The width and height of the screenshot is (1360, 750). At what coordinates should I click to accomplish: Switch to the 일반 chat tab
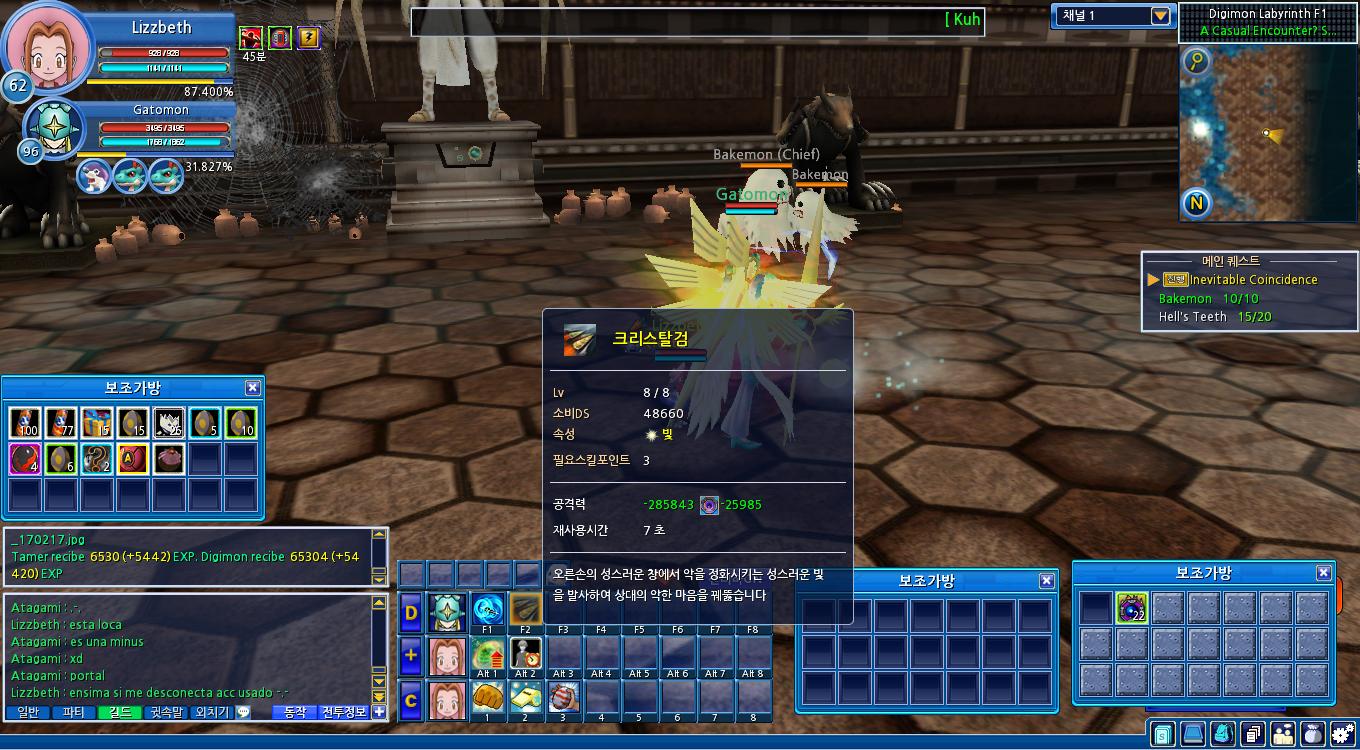pyautogui.click(x=28, y=712)
